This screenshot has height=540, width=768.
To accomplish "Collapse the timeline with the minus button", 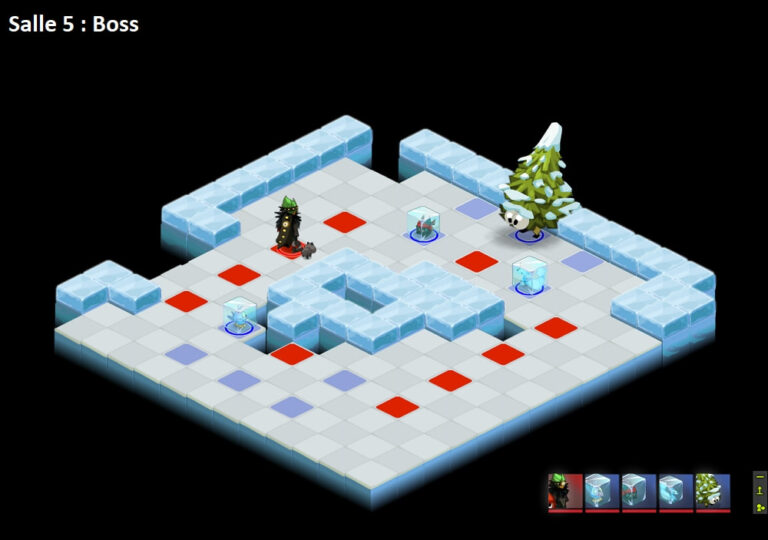I will coord(760,479).
